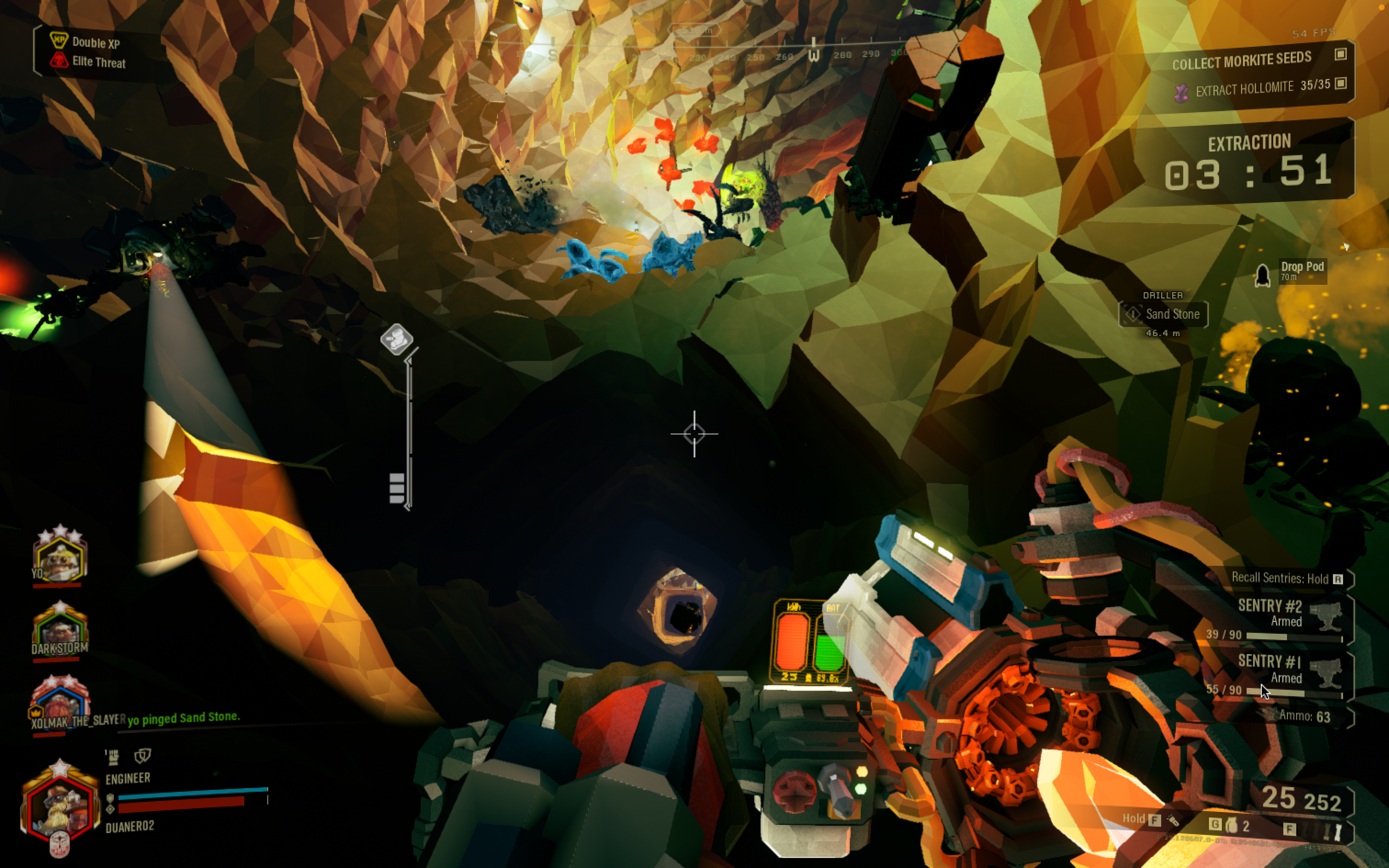
Task: Click the Drop Pod waypoint marker
Action: pos(1262,276)
